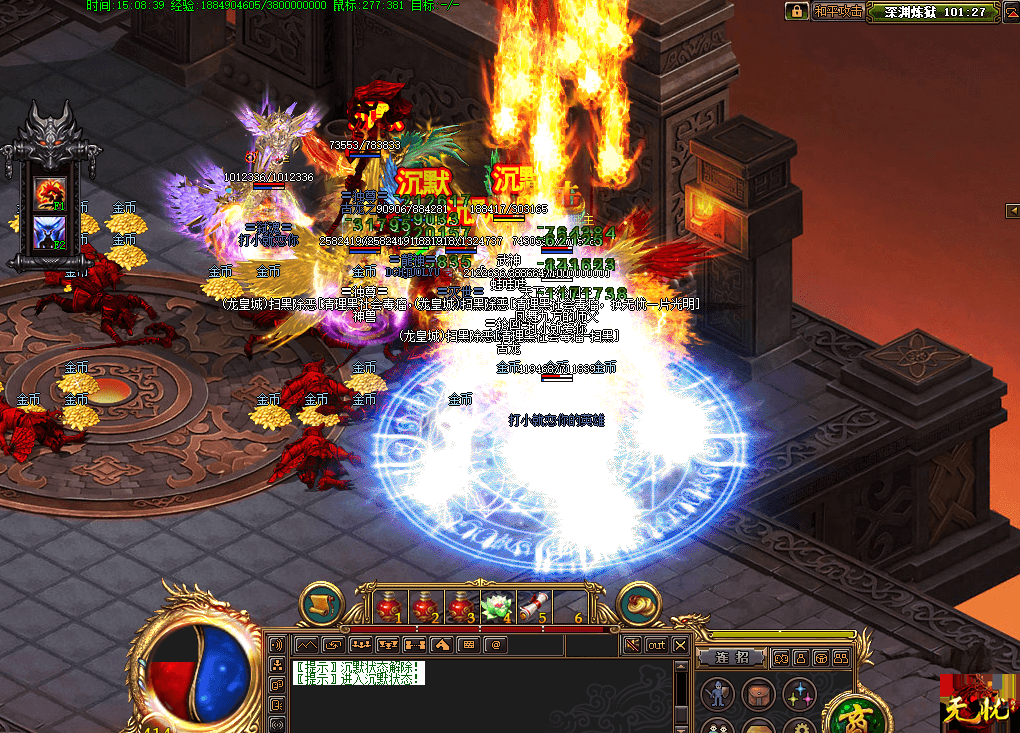
Task: Close the chat panel with the X
Action: (680, 645)
